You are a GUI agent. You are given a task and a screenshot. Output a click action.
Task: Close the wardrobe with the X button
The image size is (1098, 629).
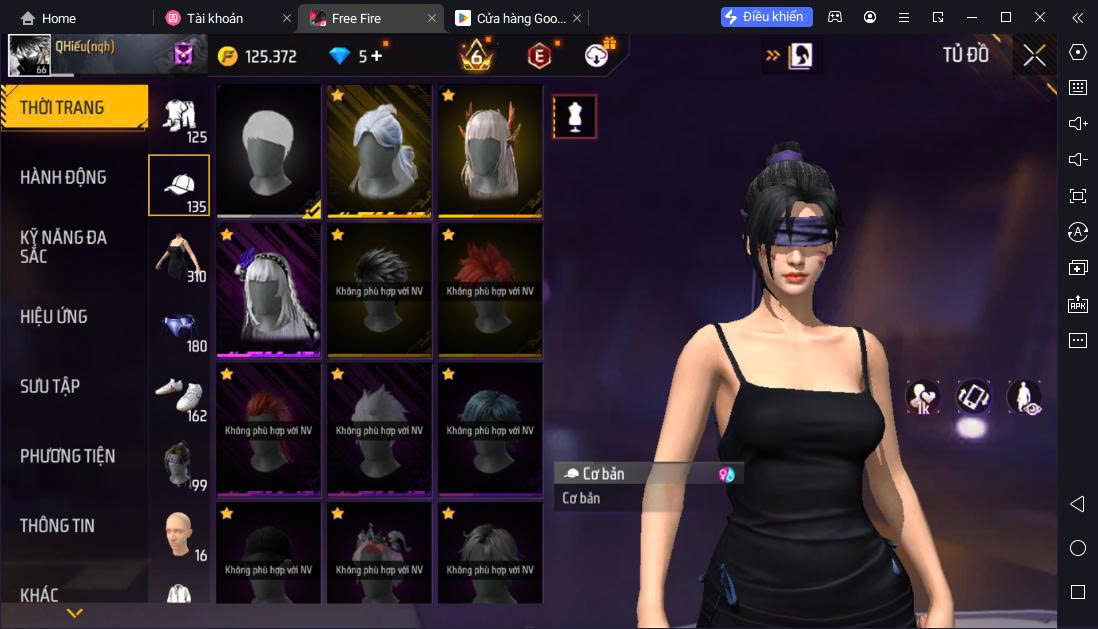(x=1034, y=56)
